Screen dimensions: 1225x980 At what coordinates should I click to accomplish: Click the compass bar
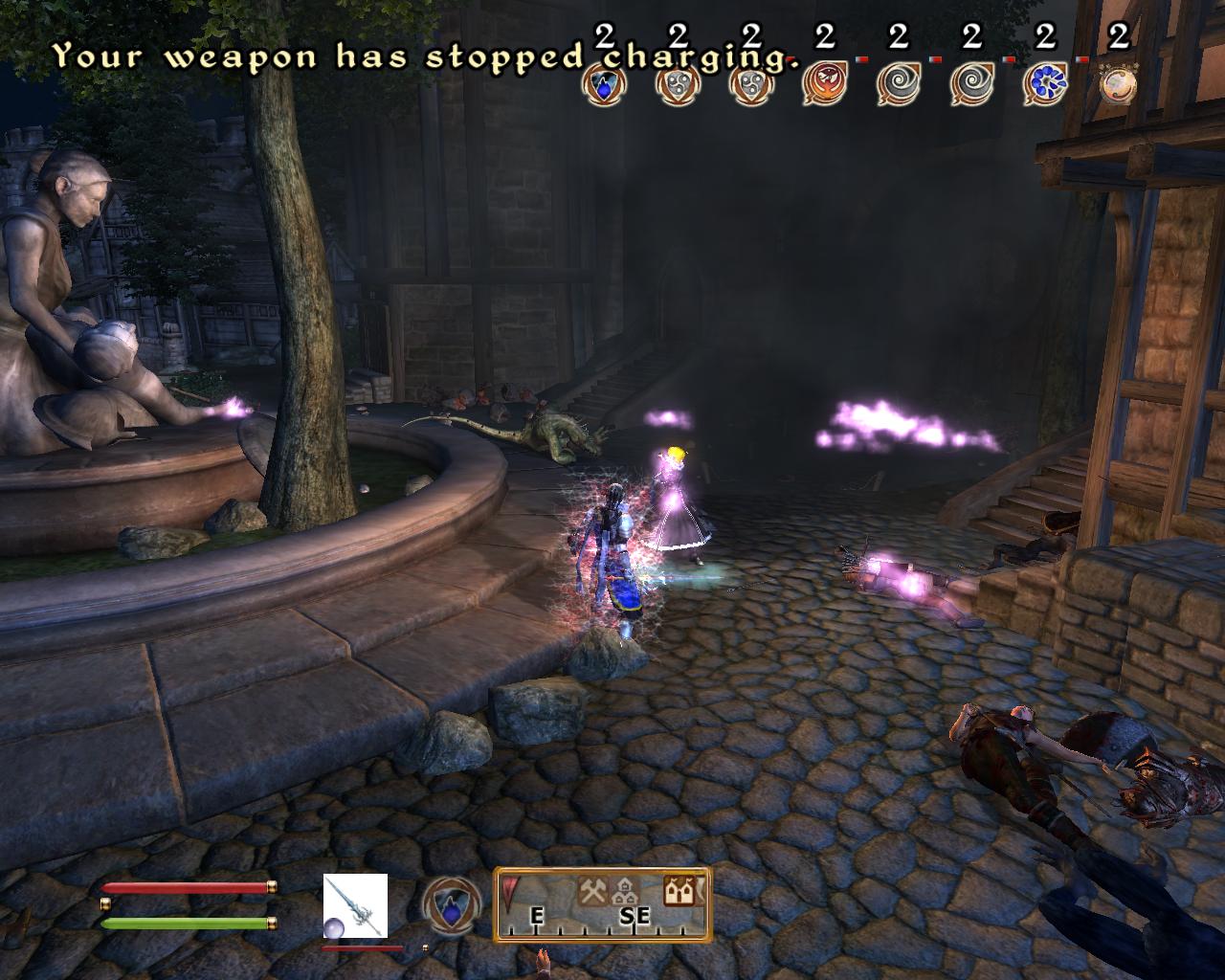click(602, 904)
